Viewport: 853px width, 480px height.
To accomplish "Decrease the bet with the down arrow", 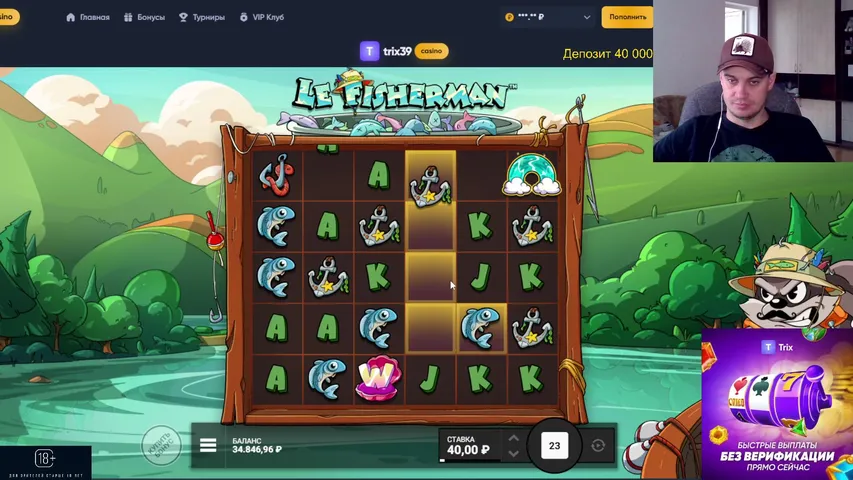I will coord(513,453).
